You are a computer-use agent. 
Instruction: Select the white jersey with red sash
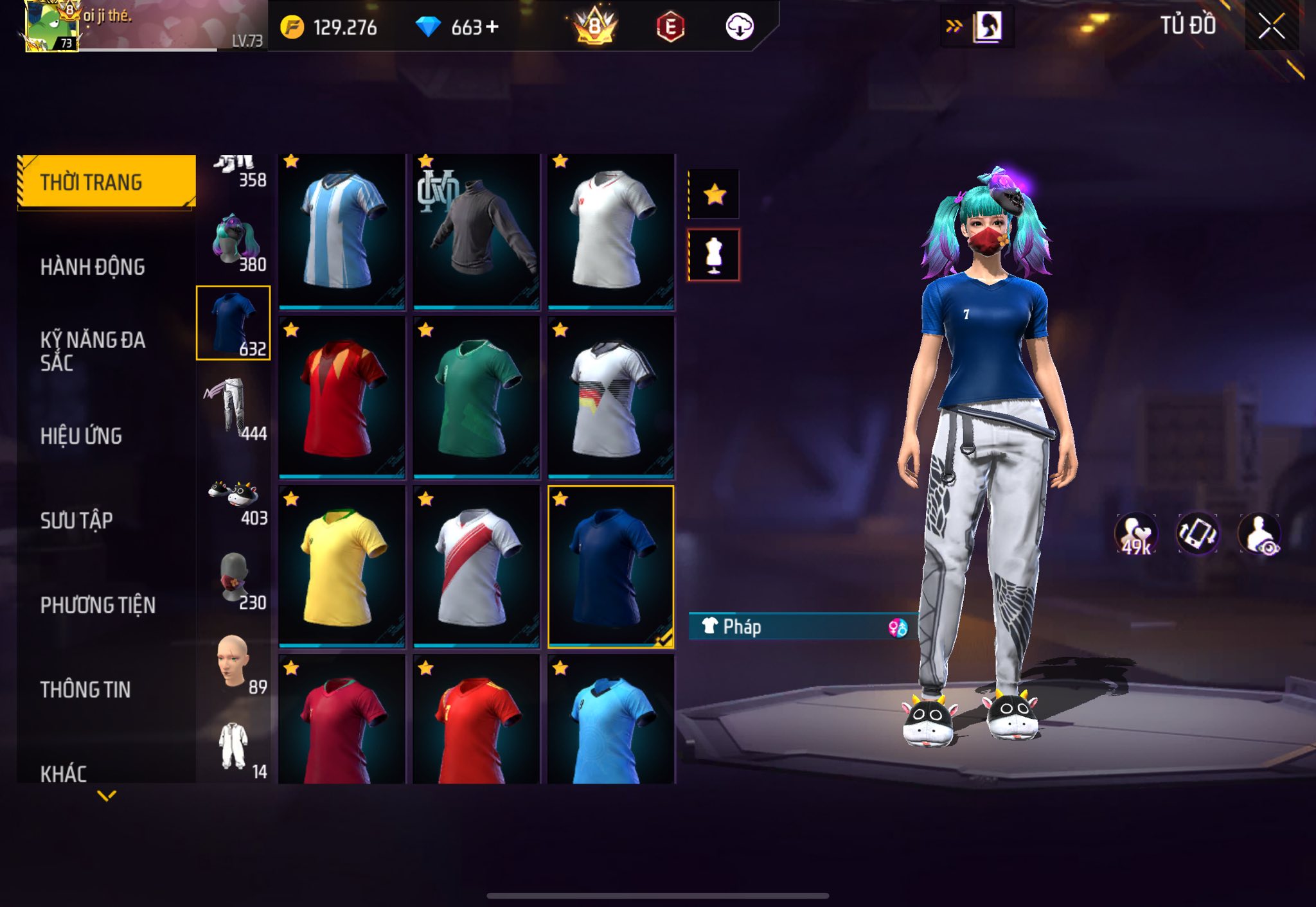[x=476, y=567]
